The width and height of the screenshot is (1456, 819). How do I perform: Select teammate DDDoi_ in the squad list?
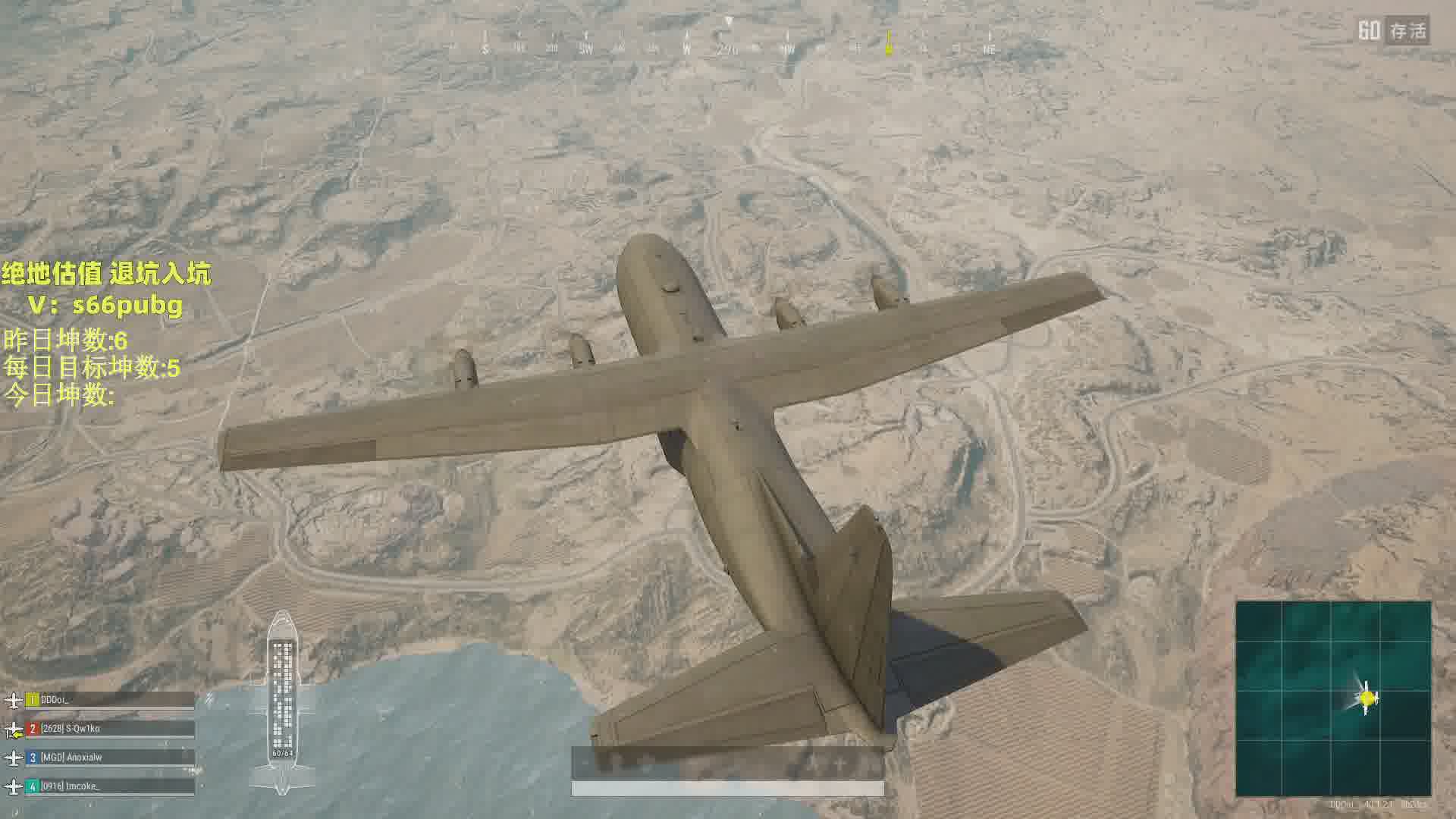tap(110, 700)
